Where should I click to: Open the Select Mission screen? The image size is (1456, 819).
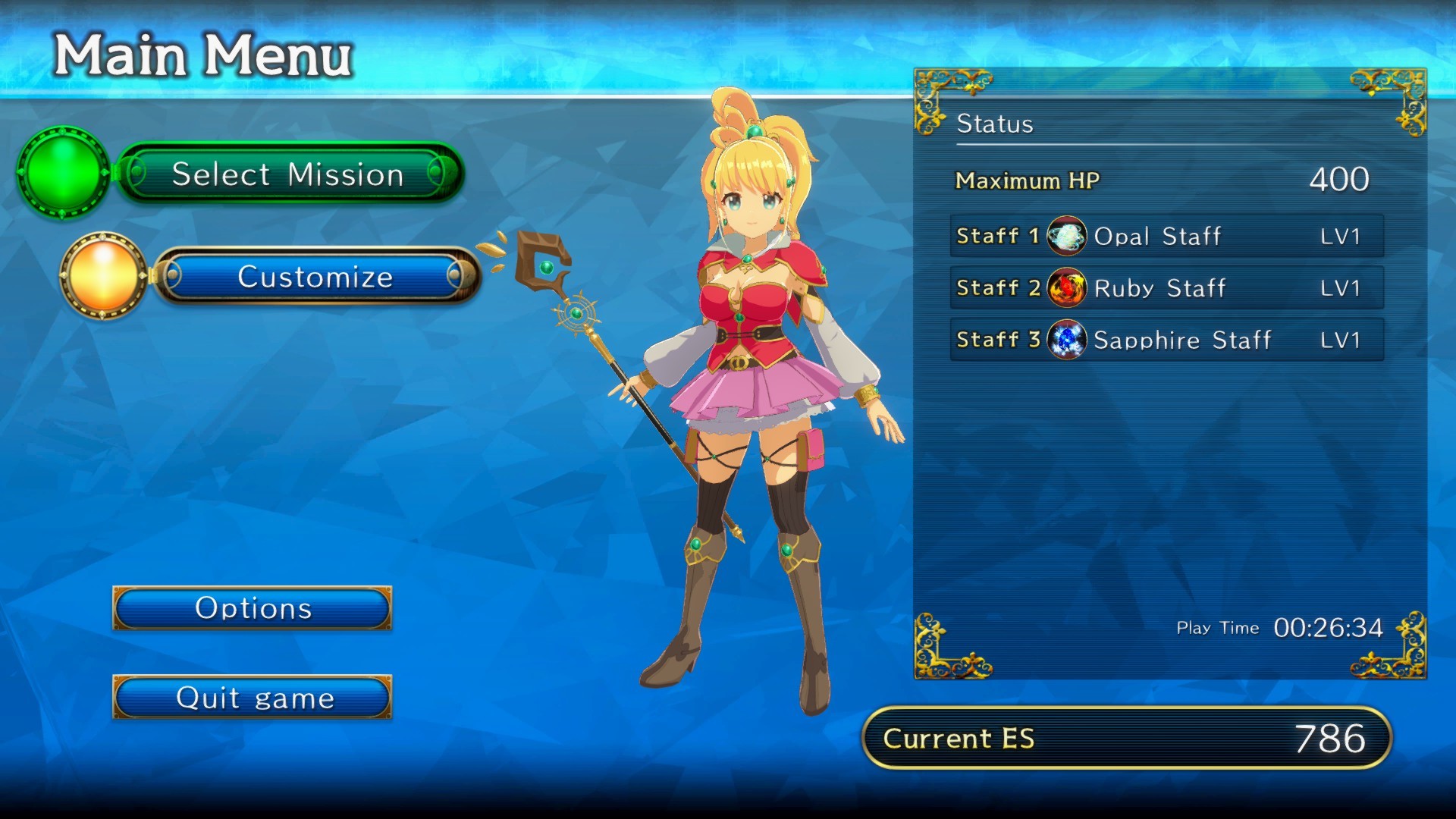pos(288,175)
